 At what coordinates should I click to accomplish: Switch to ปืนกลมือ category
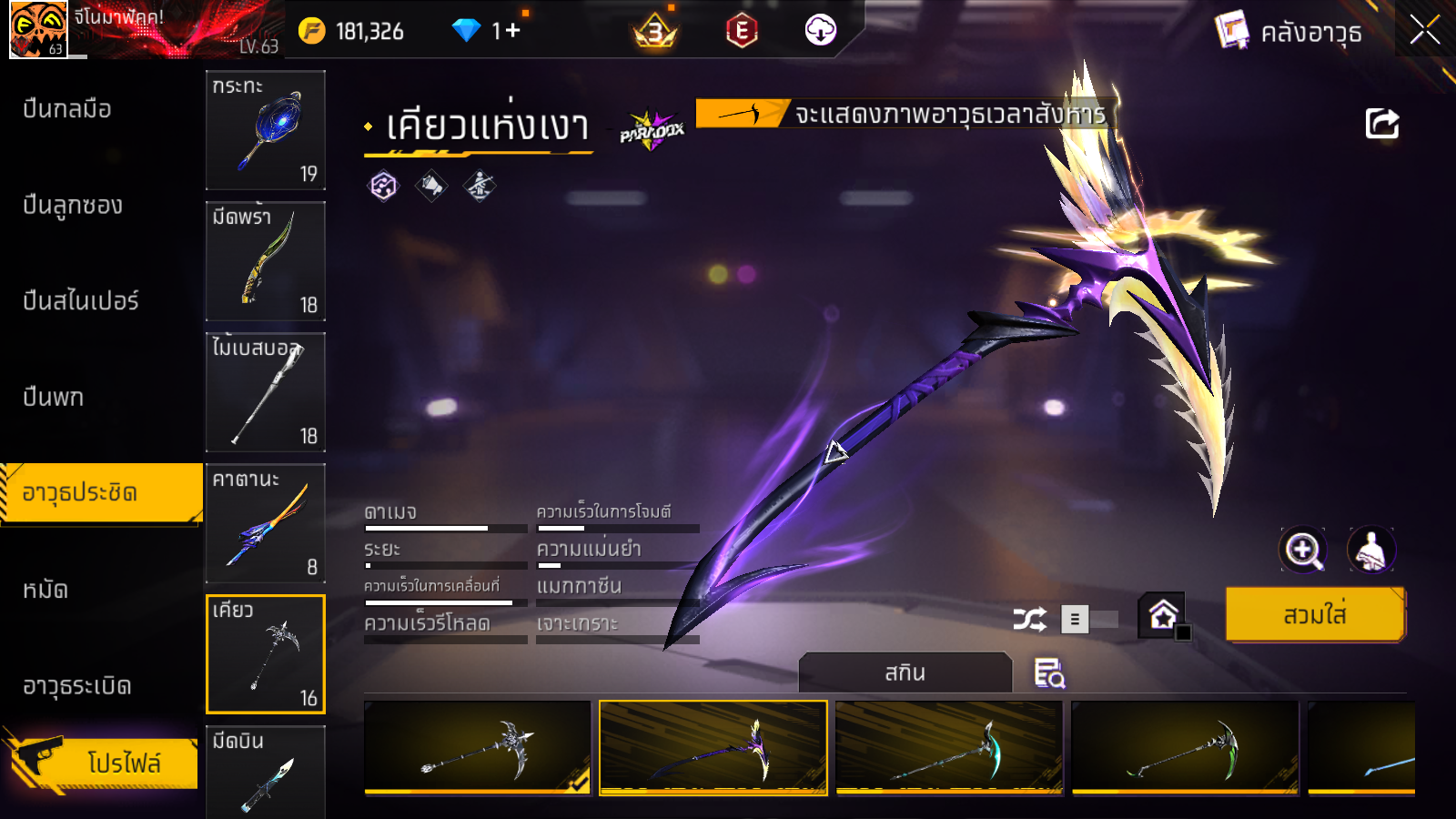click(67, 109)
